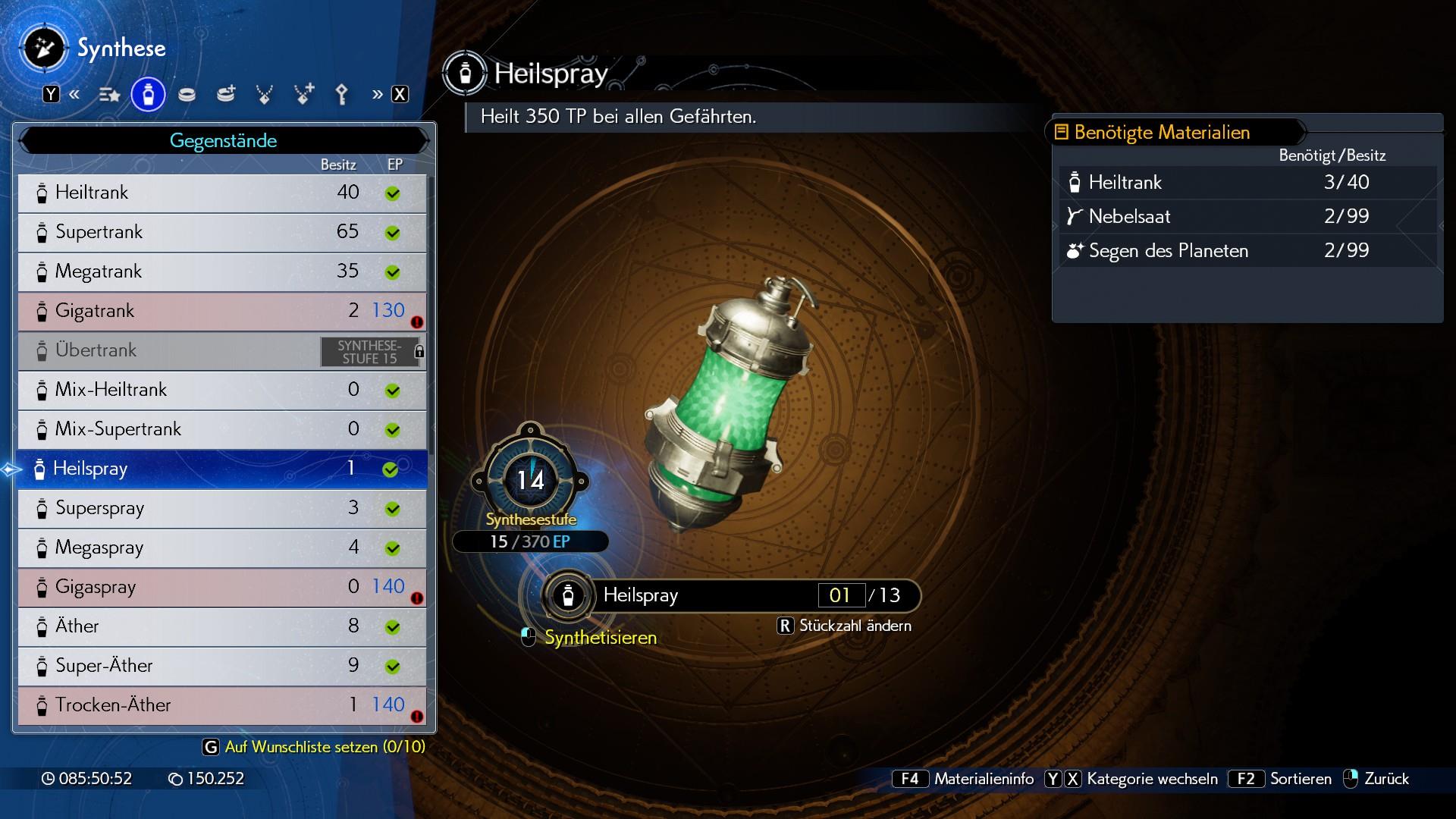
Task: Switch to the necklace accessory tab
Action: pyautogui.click(x=265, y=95)
